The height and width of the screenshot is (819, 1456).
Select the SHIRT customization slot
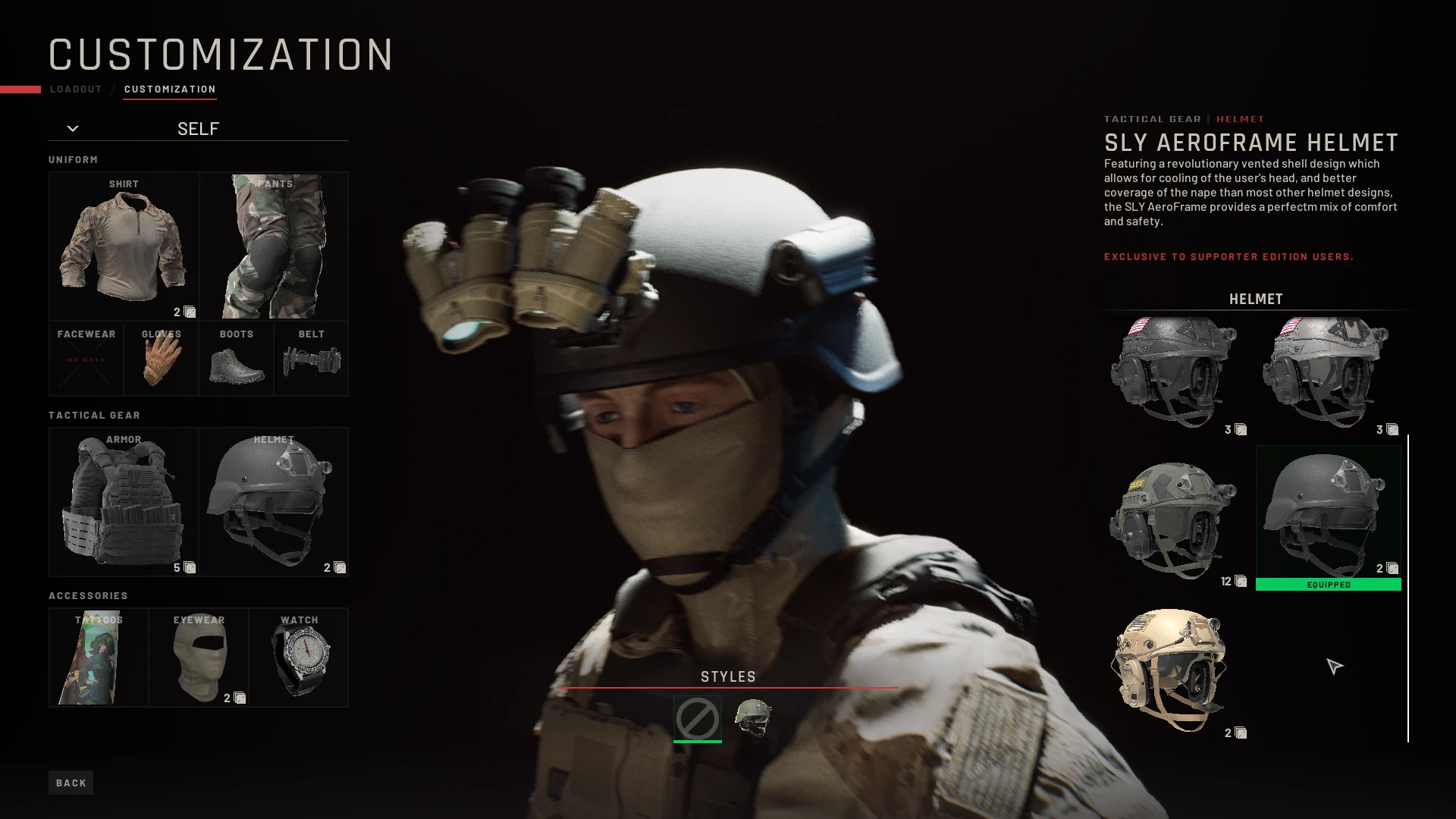124,246
